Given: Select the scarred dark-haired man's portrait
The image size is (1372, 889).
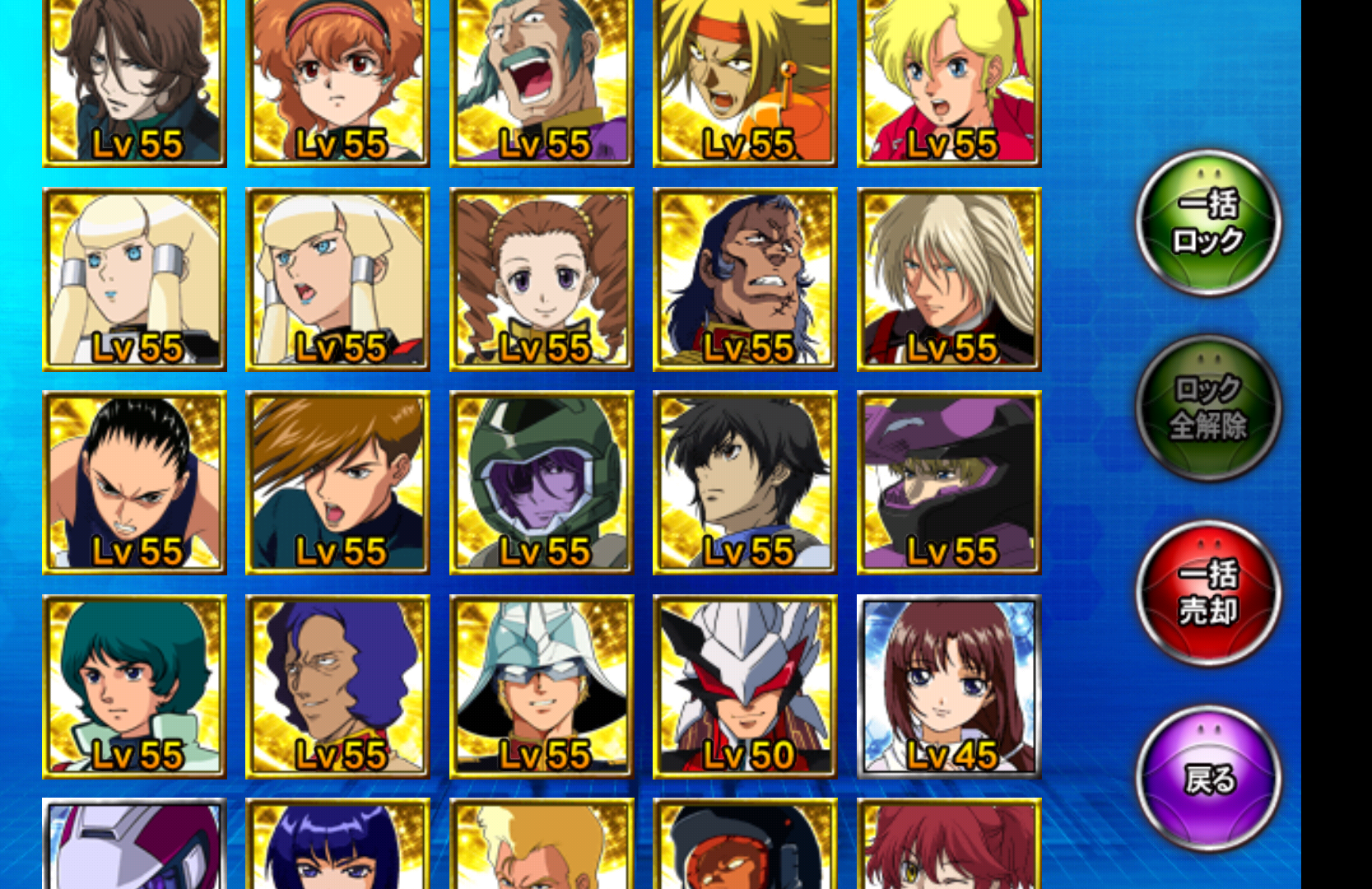Looking at the screenshot, I should pos(745,280).
